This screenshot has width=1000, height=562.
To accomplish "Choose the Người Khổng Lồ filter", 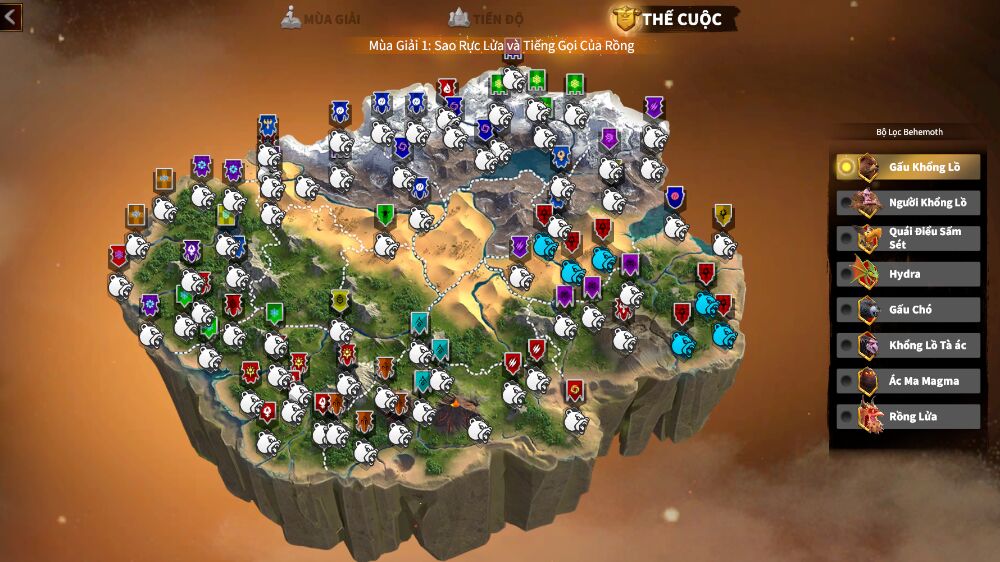I will (907, 202).
